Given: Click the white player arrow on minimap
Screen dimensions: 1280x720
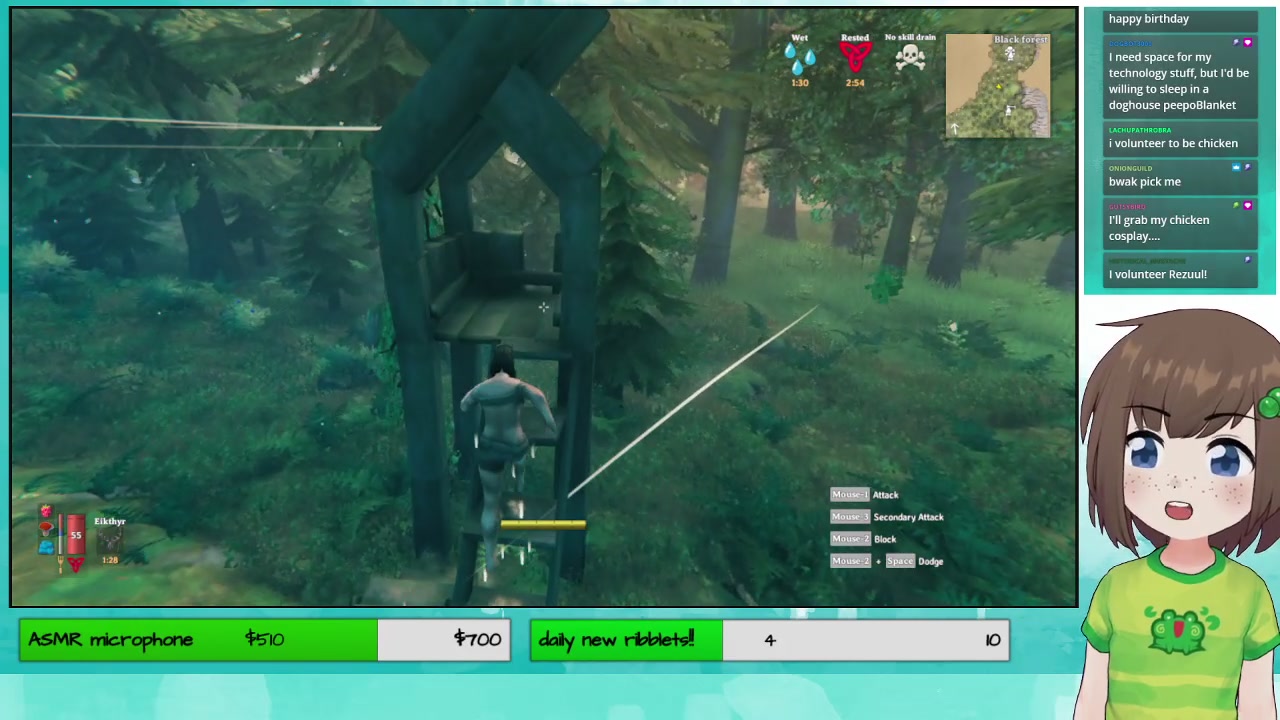Looking at the screenshot, I should point(955,128).
